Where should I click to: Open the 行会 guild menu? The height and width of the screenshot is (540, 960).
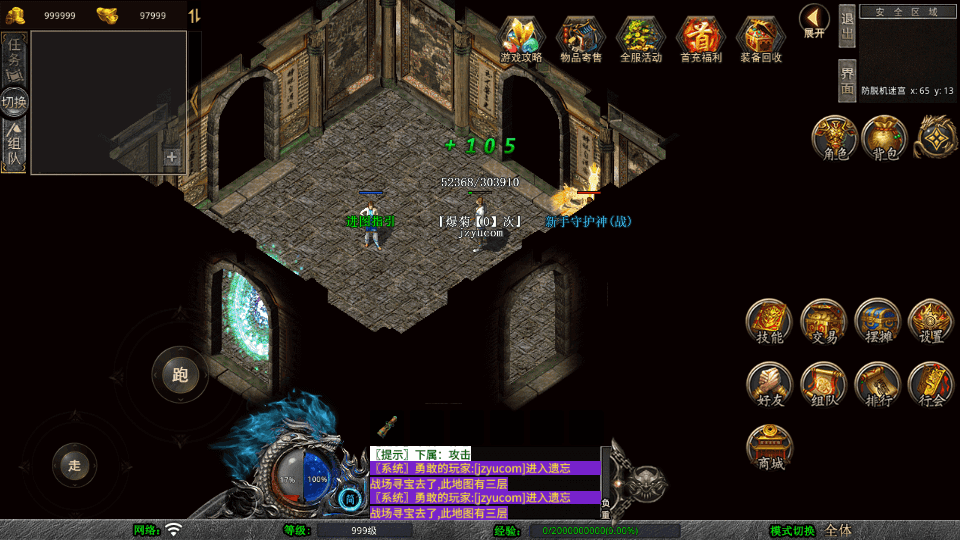[931, 385]
